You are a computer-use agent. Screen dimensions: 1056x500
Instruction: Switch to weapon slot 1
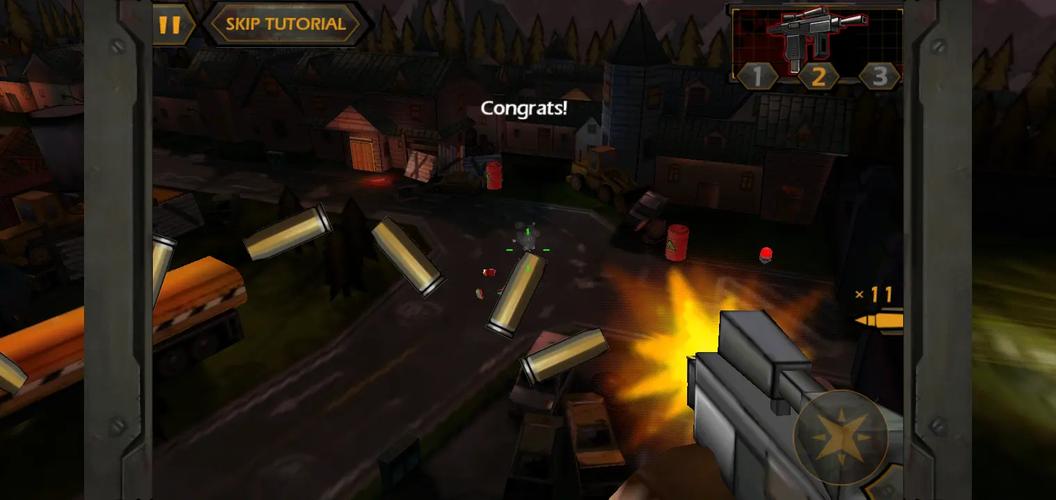(757, 76)
